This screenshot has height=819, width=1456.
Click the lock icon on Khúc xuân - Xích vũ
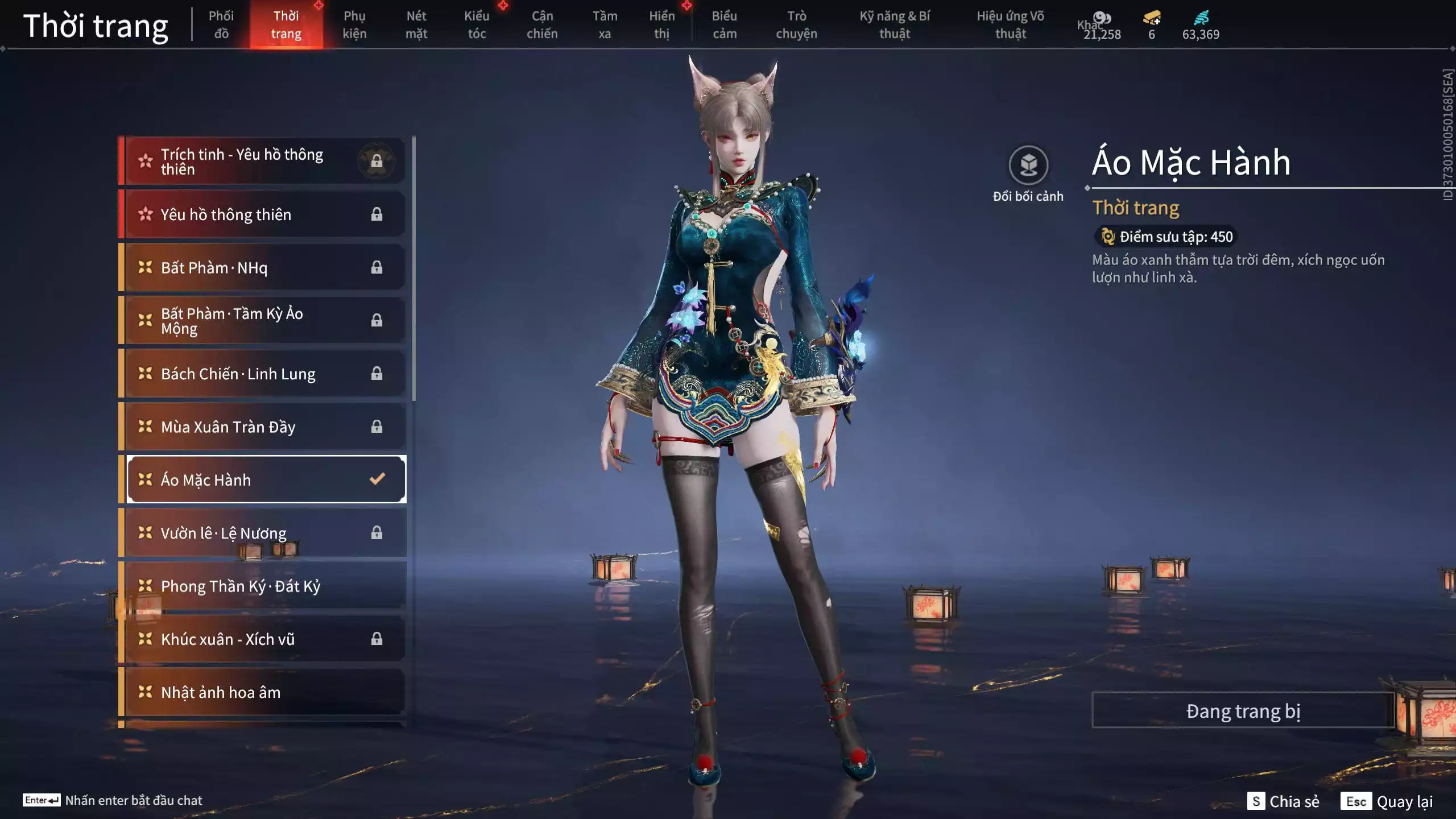(377, 639)
